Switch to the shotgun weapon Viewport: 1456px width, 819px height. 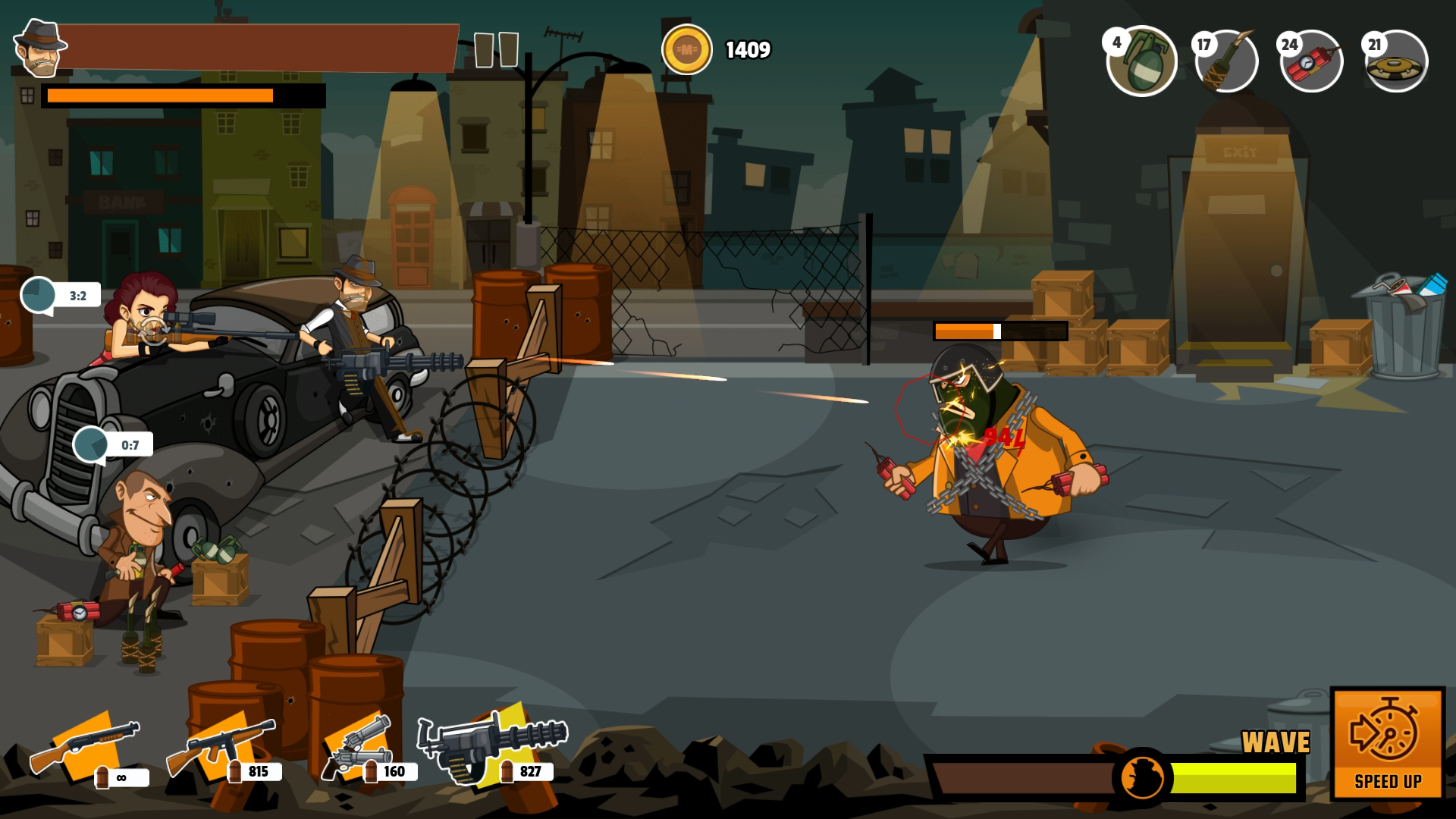pyautogui.click(x=85, y=746)
